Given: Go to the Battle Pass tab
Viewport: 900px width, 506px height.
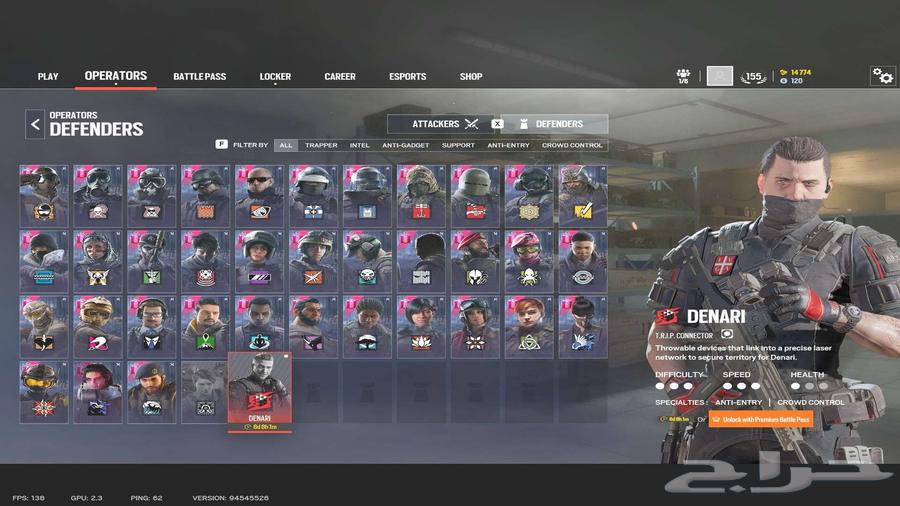Looking at the screenshot, I should pyautogui.click(x=199, y=77).
